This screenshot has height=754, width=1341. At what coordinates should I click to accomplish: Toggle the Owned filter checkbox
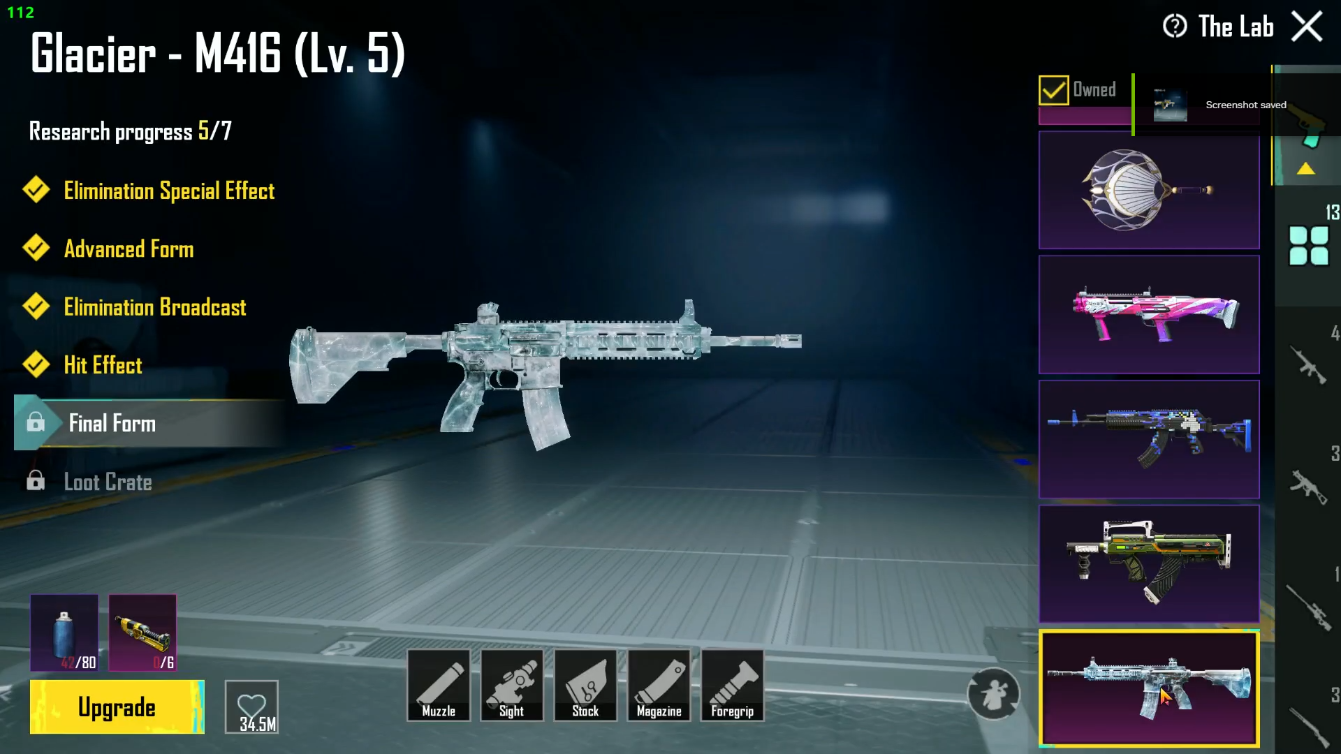tap(1055, 90)
